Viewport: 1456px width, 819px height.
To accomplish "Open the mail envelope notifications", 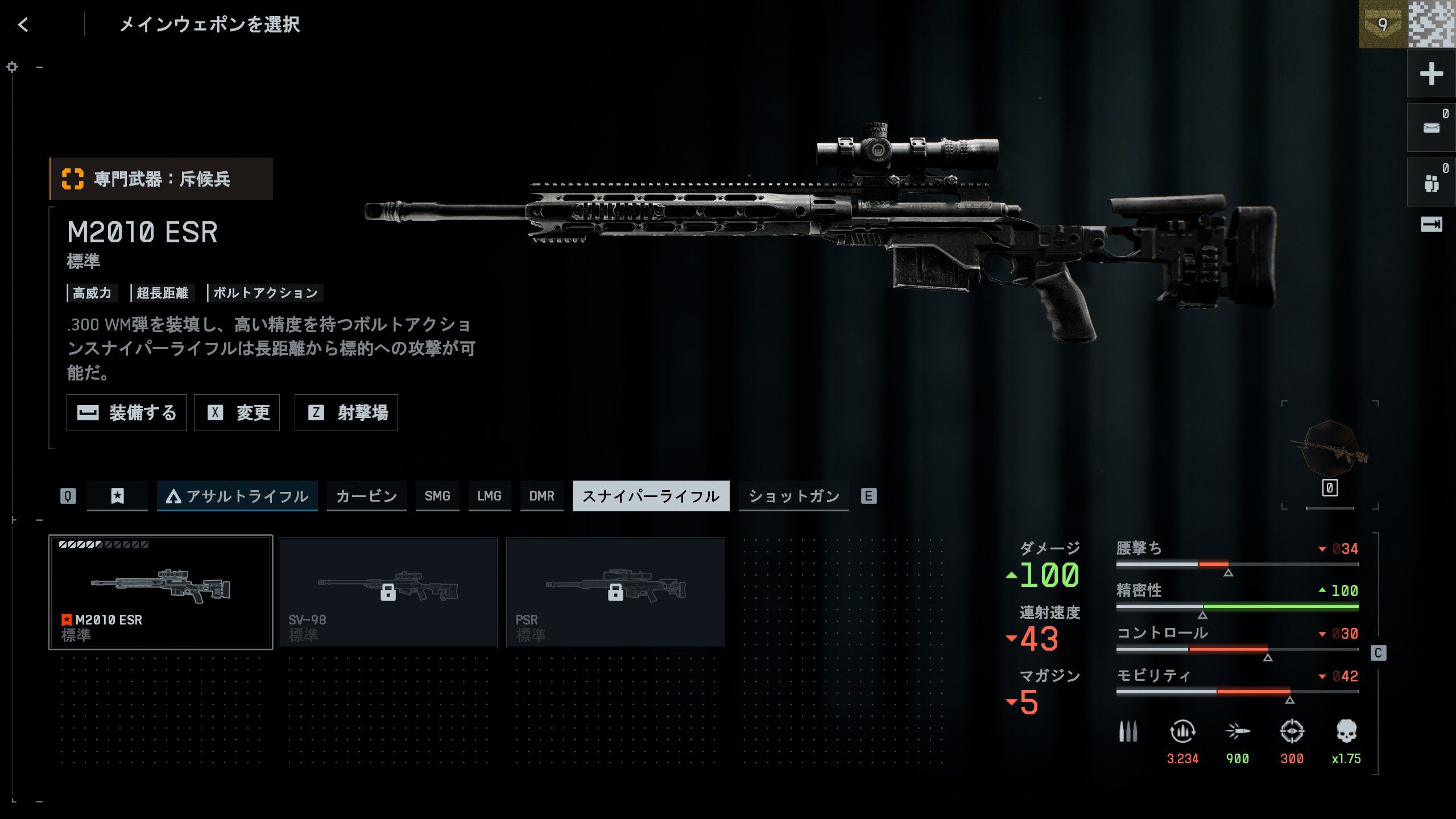I will 1431,128.
